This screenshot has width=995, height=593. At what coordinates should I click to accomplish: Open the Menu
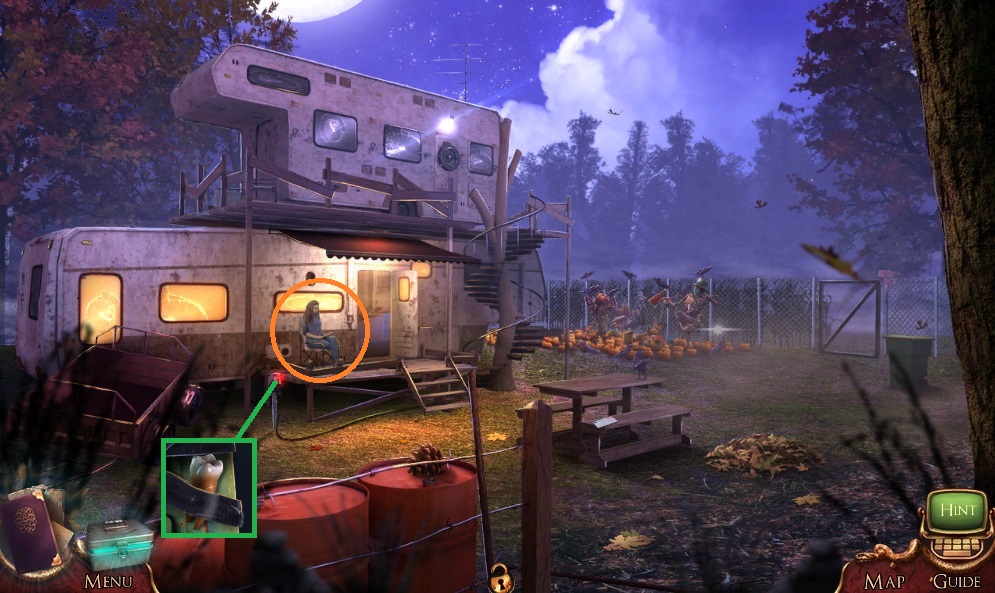[107, 580]
